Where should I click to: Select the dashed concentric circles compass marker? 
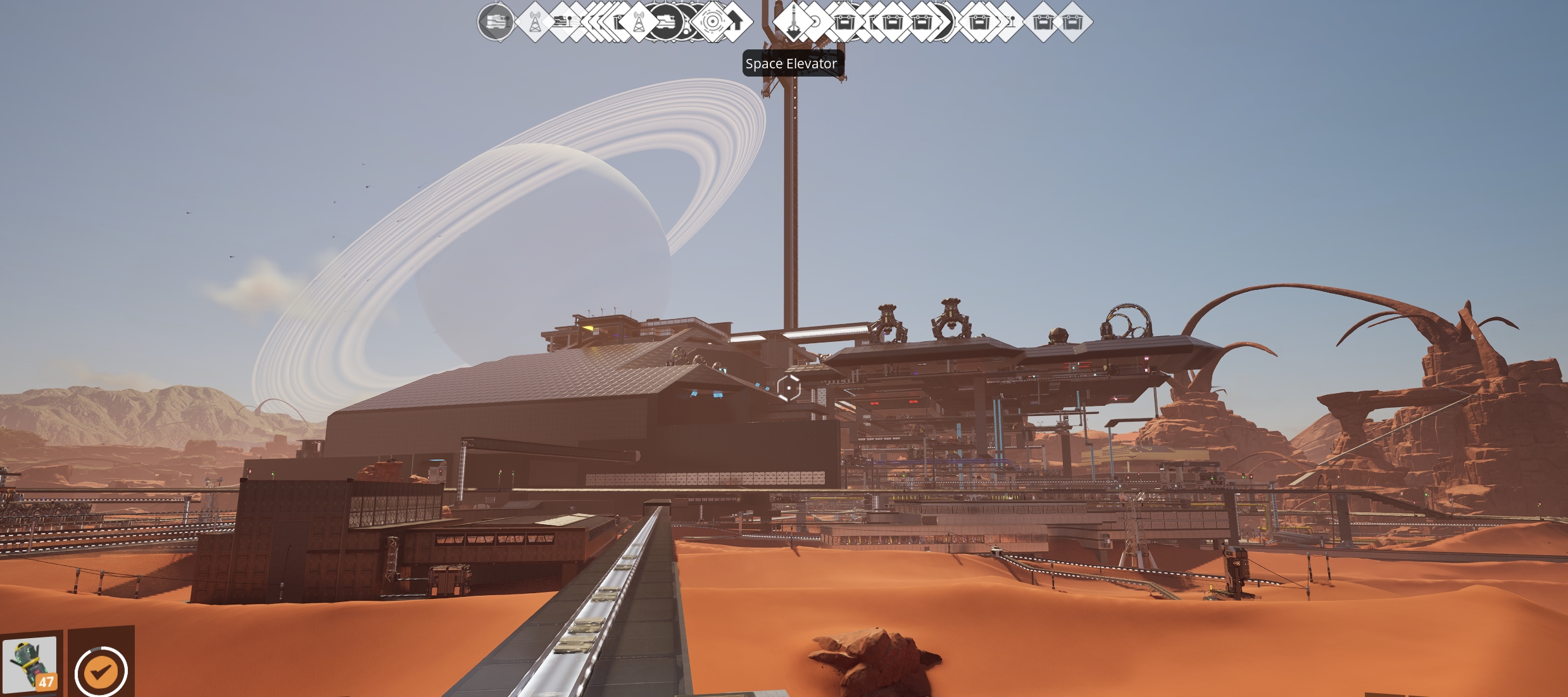click(712, 22)
